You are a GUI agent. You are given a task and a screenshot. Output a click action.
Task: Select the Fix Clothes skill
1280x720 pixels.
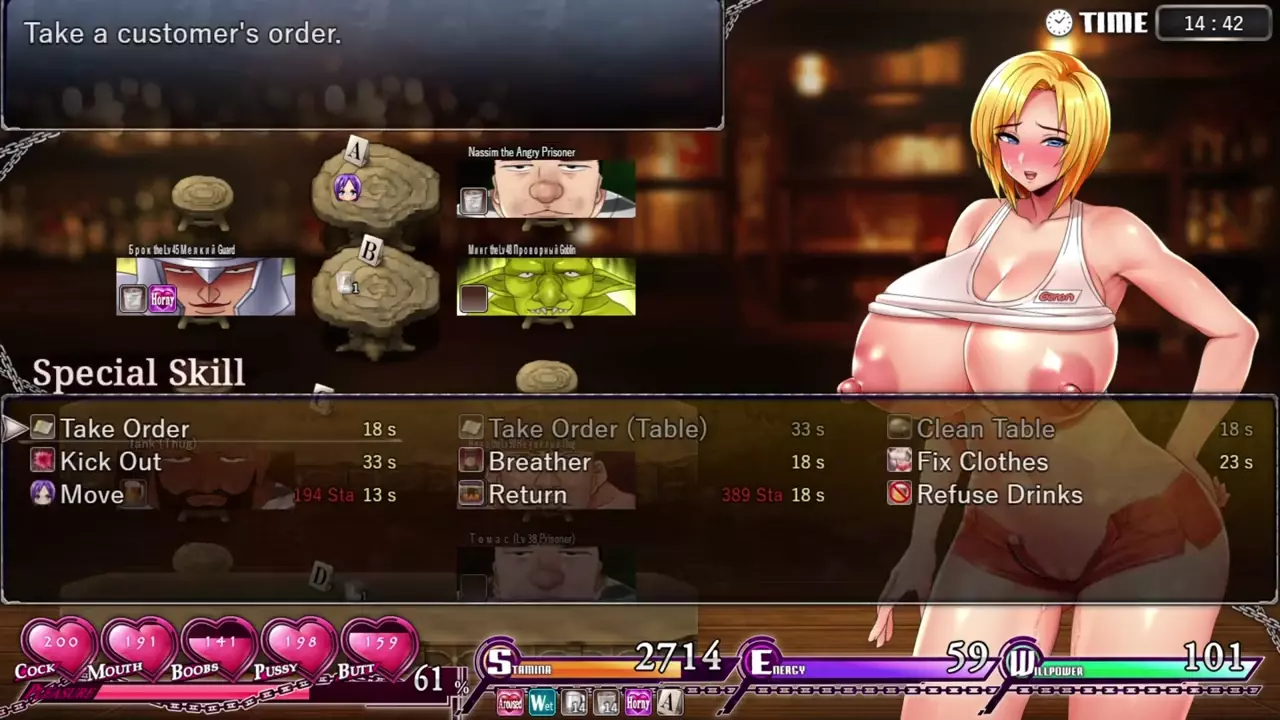pyautogui.click(x=982, y=462)
